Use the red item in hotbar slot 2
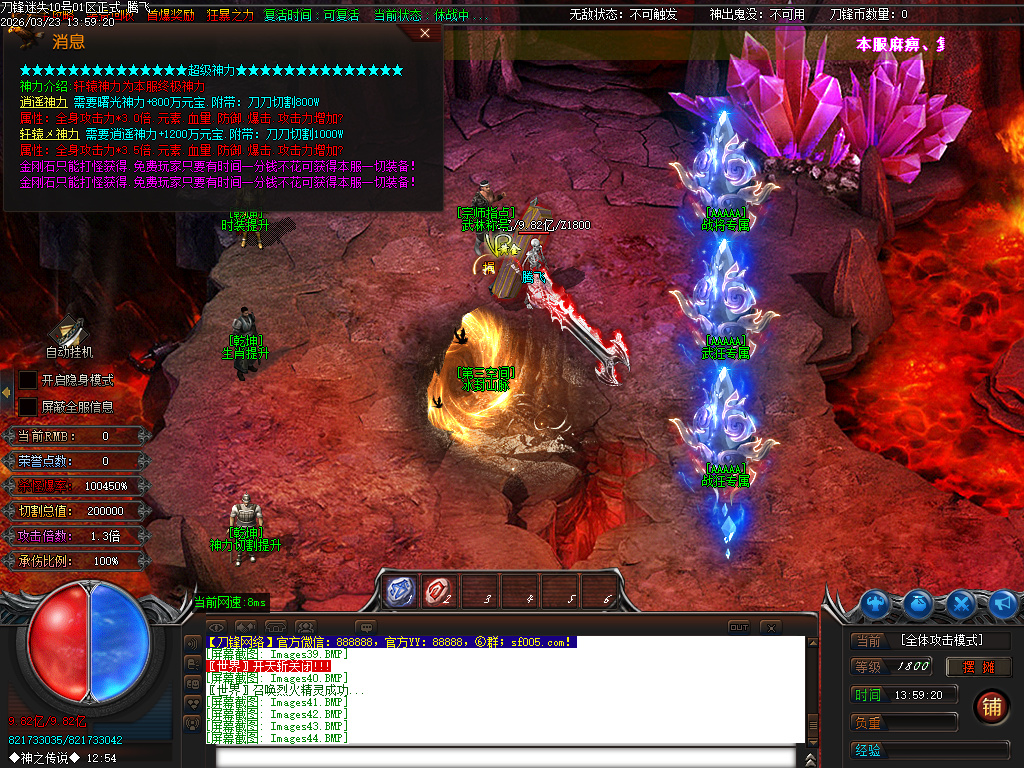 pos(437,592)
